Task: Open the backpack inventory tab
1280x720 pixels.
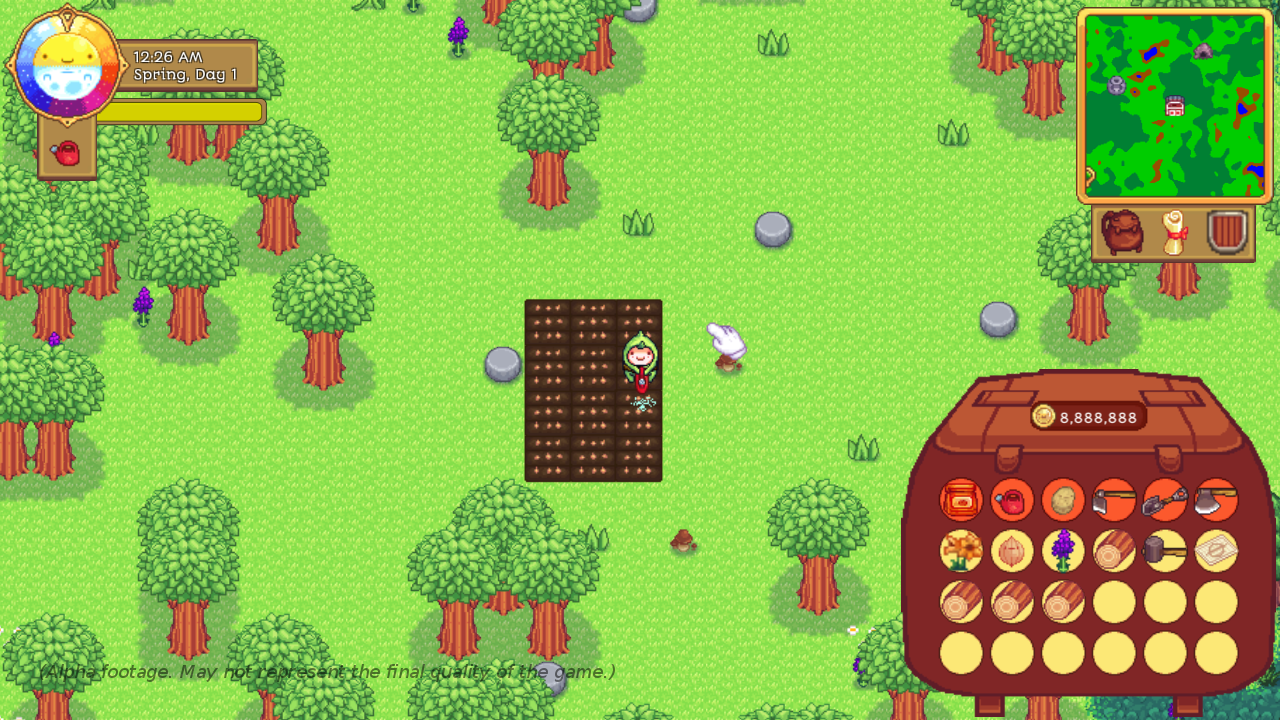Action: (x=1121, y=233)
